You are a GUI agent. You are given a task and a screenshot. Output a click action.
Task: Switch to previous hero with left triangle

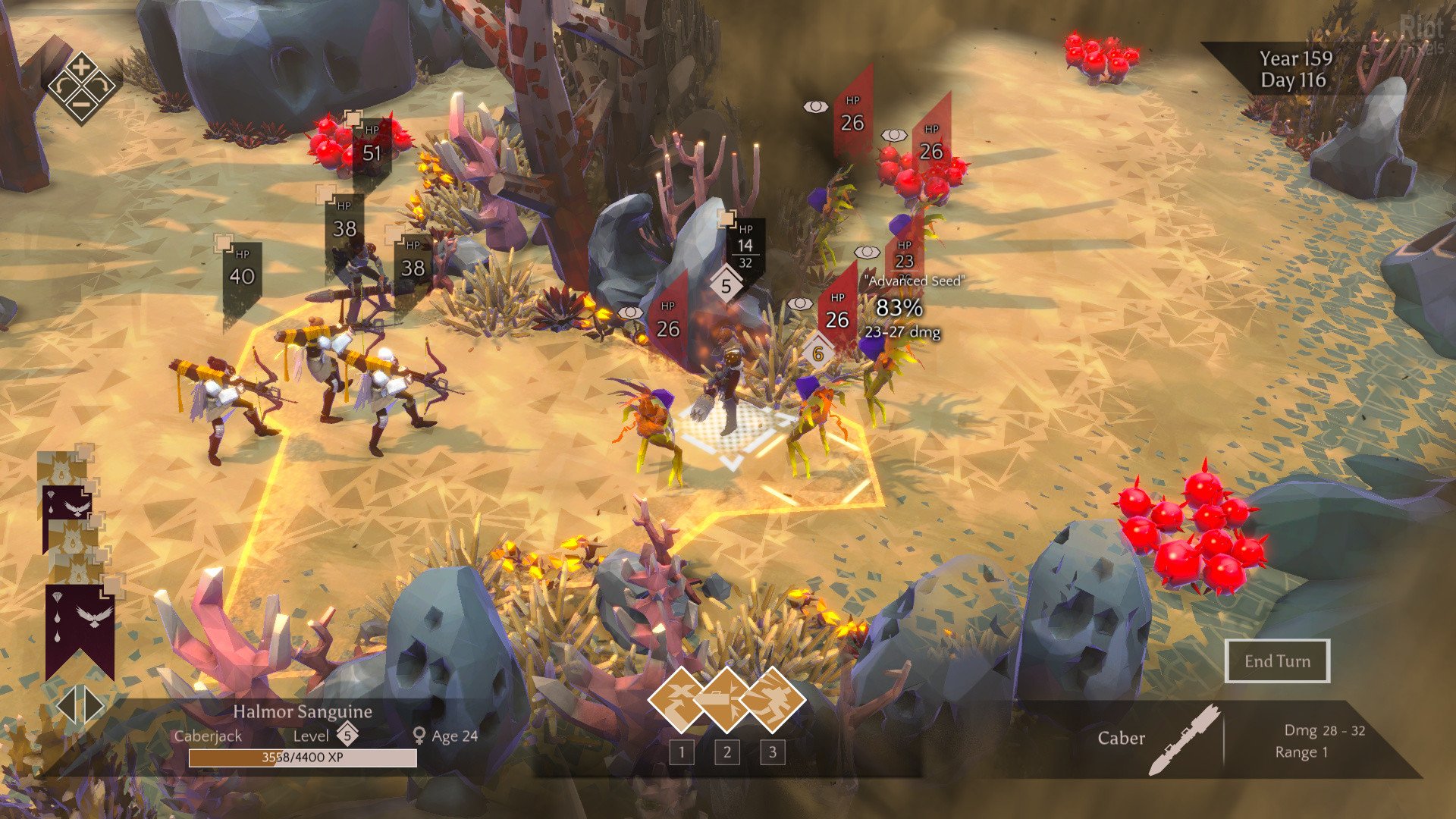[x=67, y=706]
